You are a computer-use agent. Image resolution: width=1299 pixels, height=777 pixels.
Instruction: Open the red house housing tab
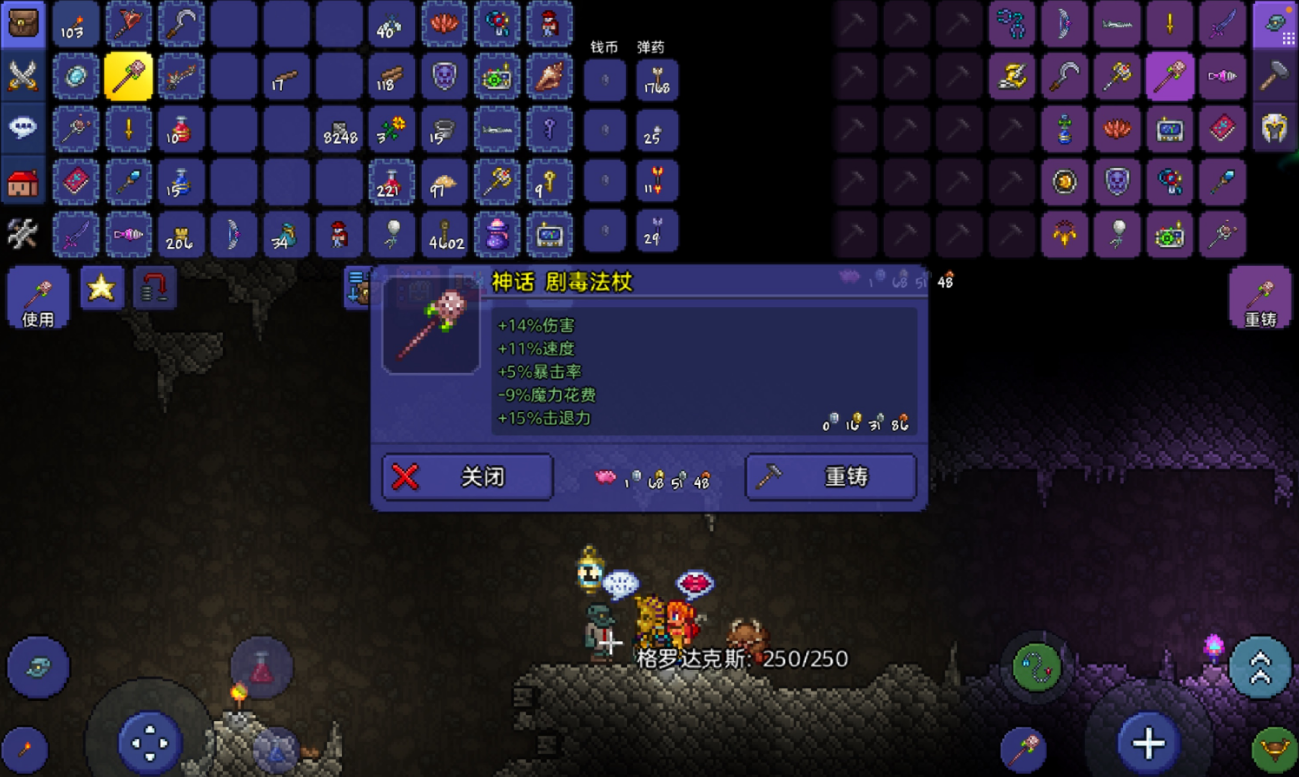[x=22, y=182]
